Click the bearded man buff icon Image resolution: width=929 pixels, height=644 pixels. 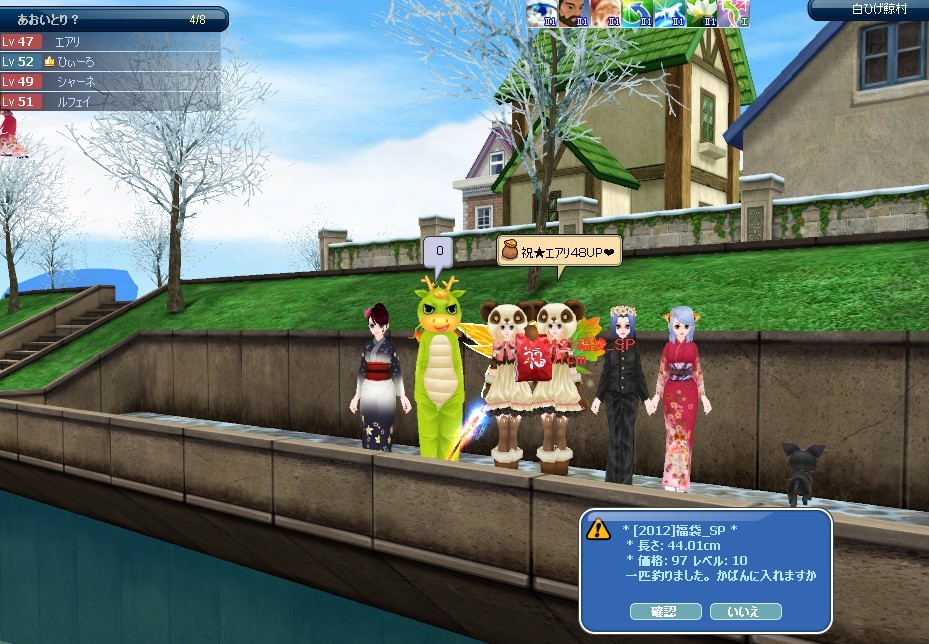click(x=573, y=13)
